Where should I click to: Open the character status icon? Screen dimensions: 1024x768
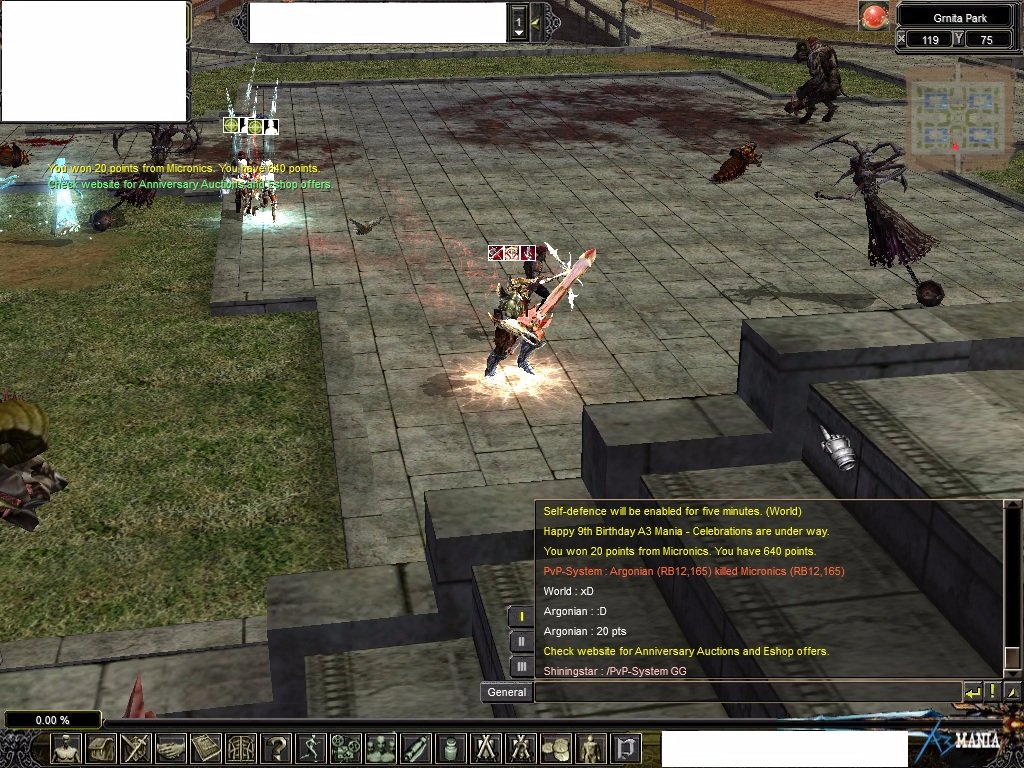click(66, 748)
